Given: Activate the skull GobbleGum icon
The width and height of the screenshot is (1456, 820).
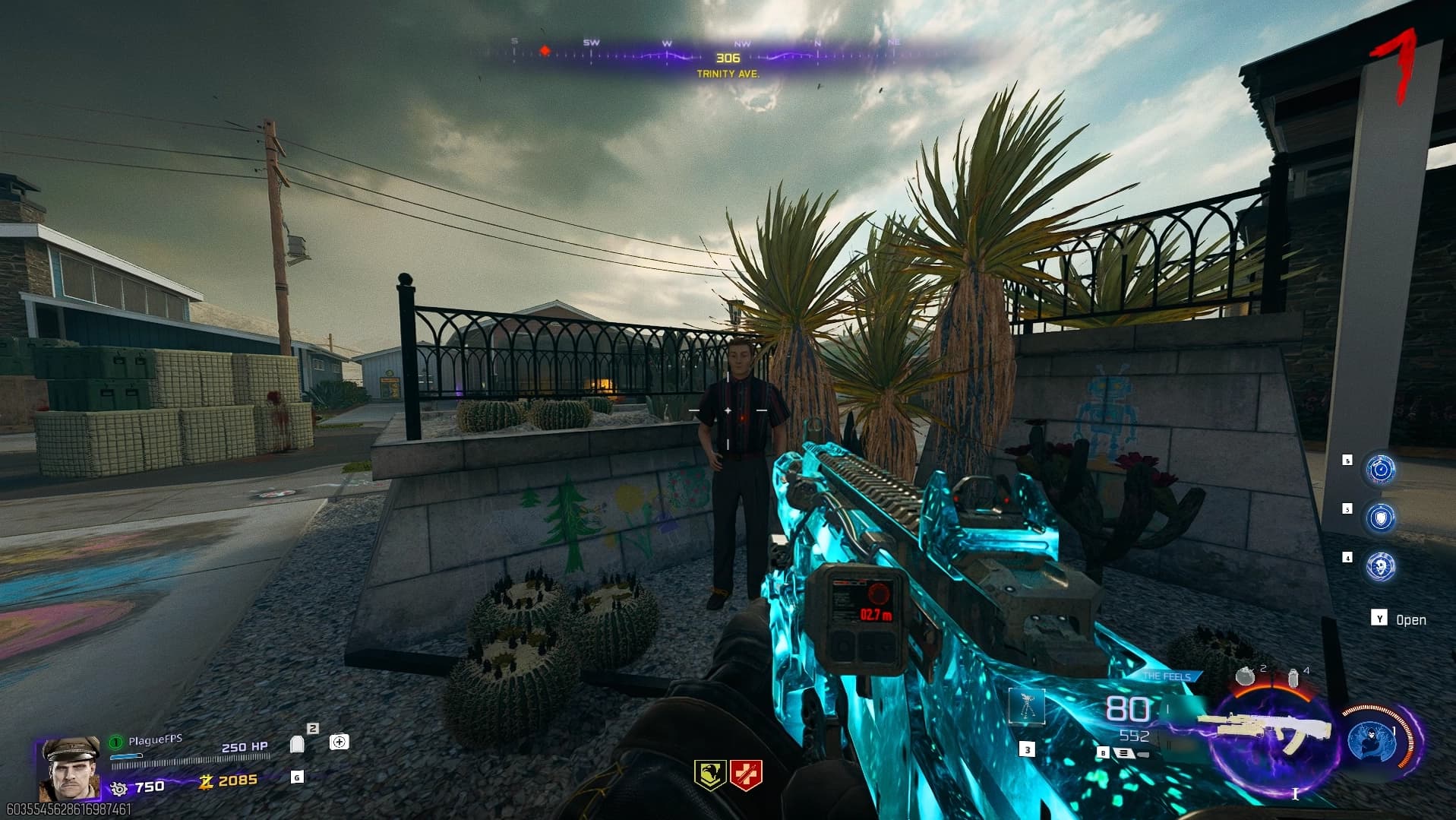Looking at the screenshot, I should click(x=1380, y=566).
